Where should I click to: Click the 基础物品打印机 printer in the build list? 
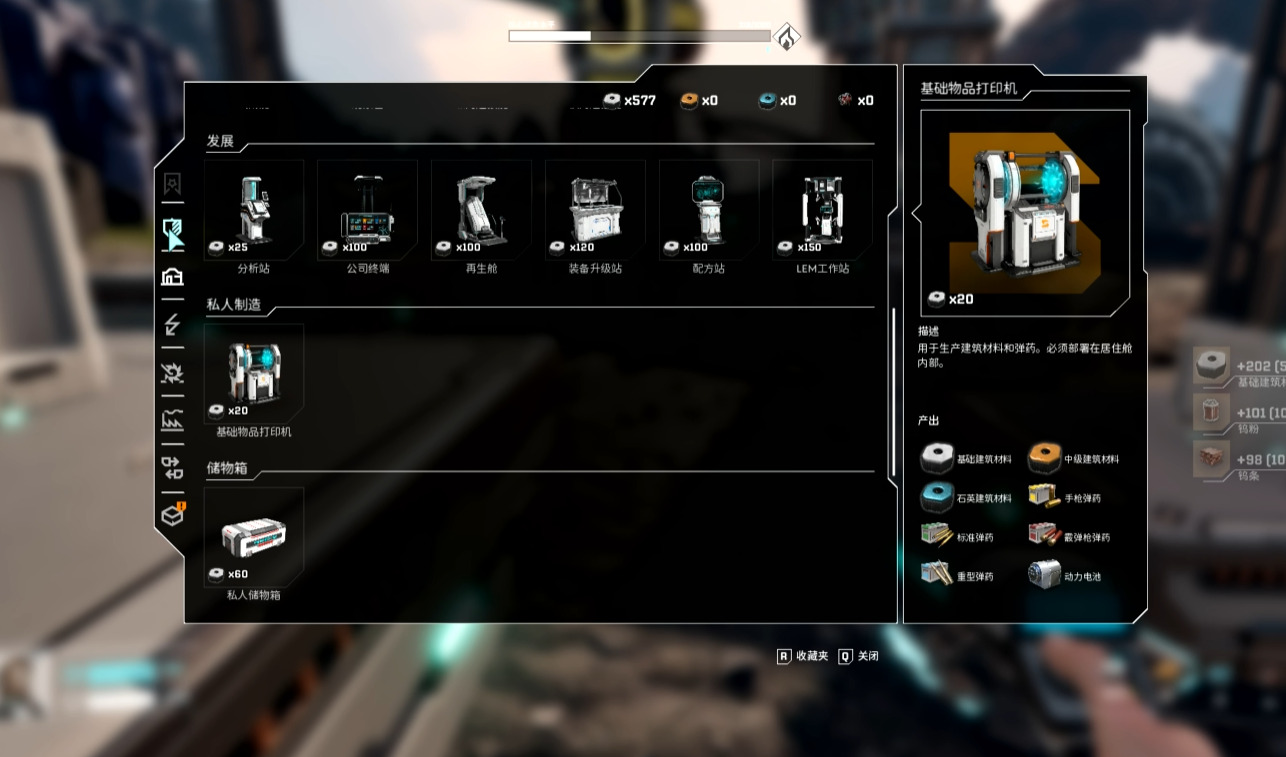point(253,374)
